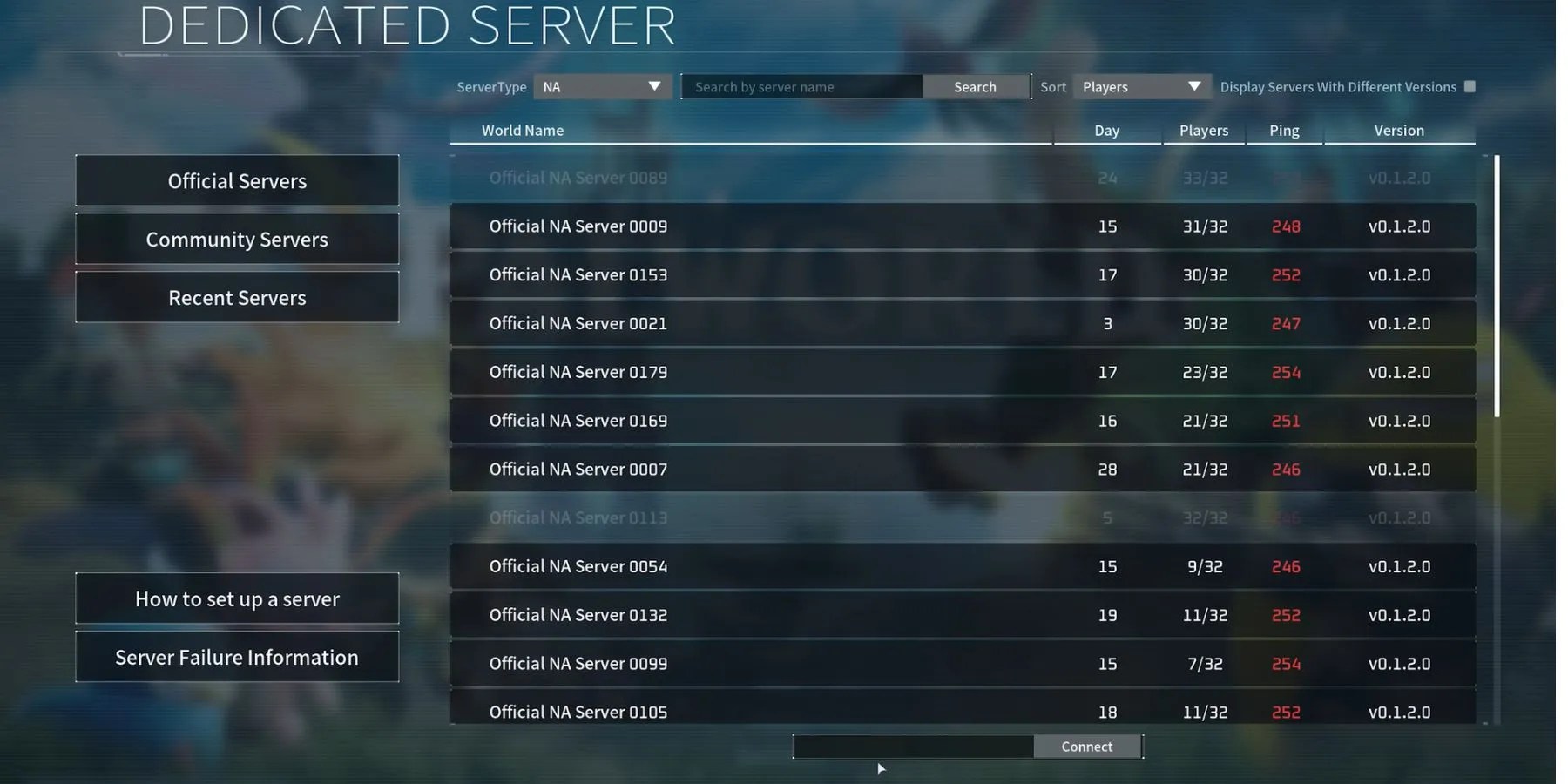The image size is (1568, 784).
Task: Open the ServerType dropdown arrow
Action: pyautogui.click(x=653, y=86)
